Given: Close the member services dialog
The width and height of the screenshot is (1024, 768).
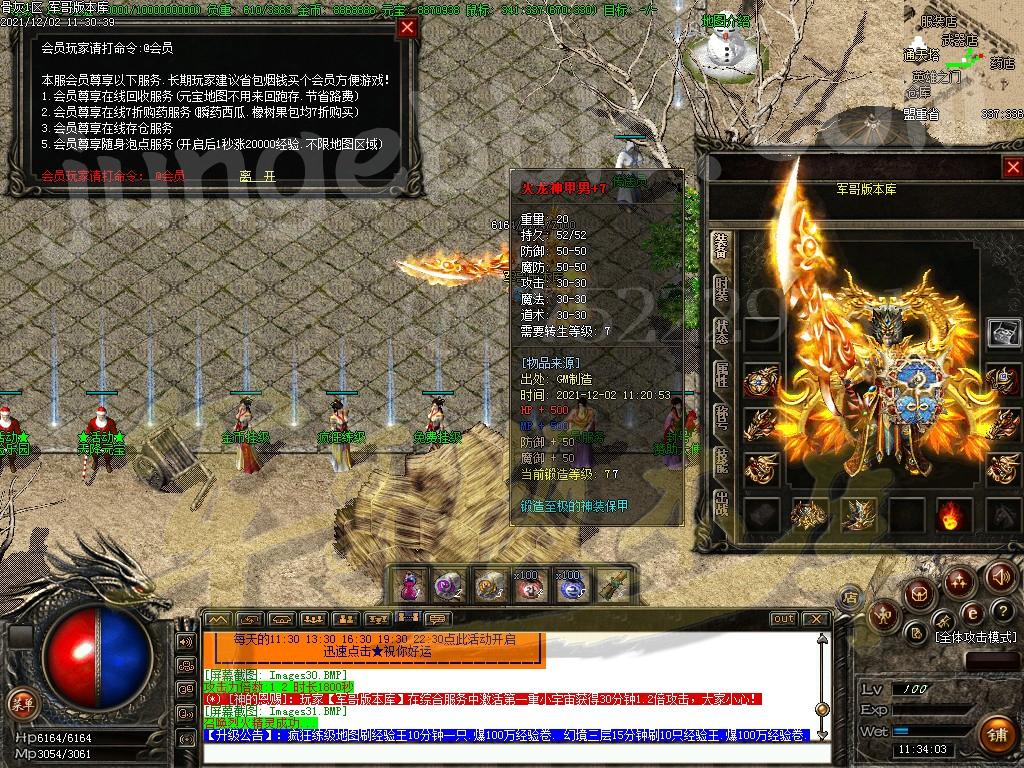Looking at the screenshot, I should coord(407,27).
